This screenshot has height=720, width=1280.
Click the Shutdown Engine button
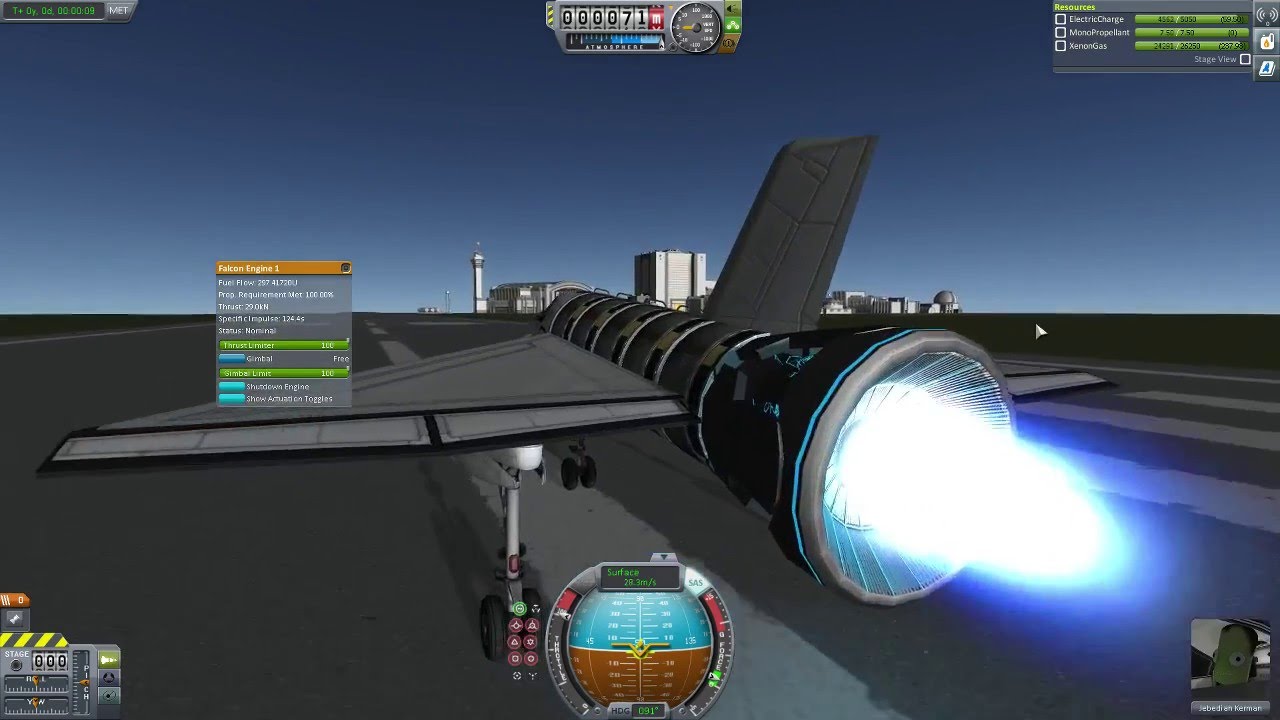pyautogui.click(x=232, y=386)
